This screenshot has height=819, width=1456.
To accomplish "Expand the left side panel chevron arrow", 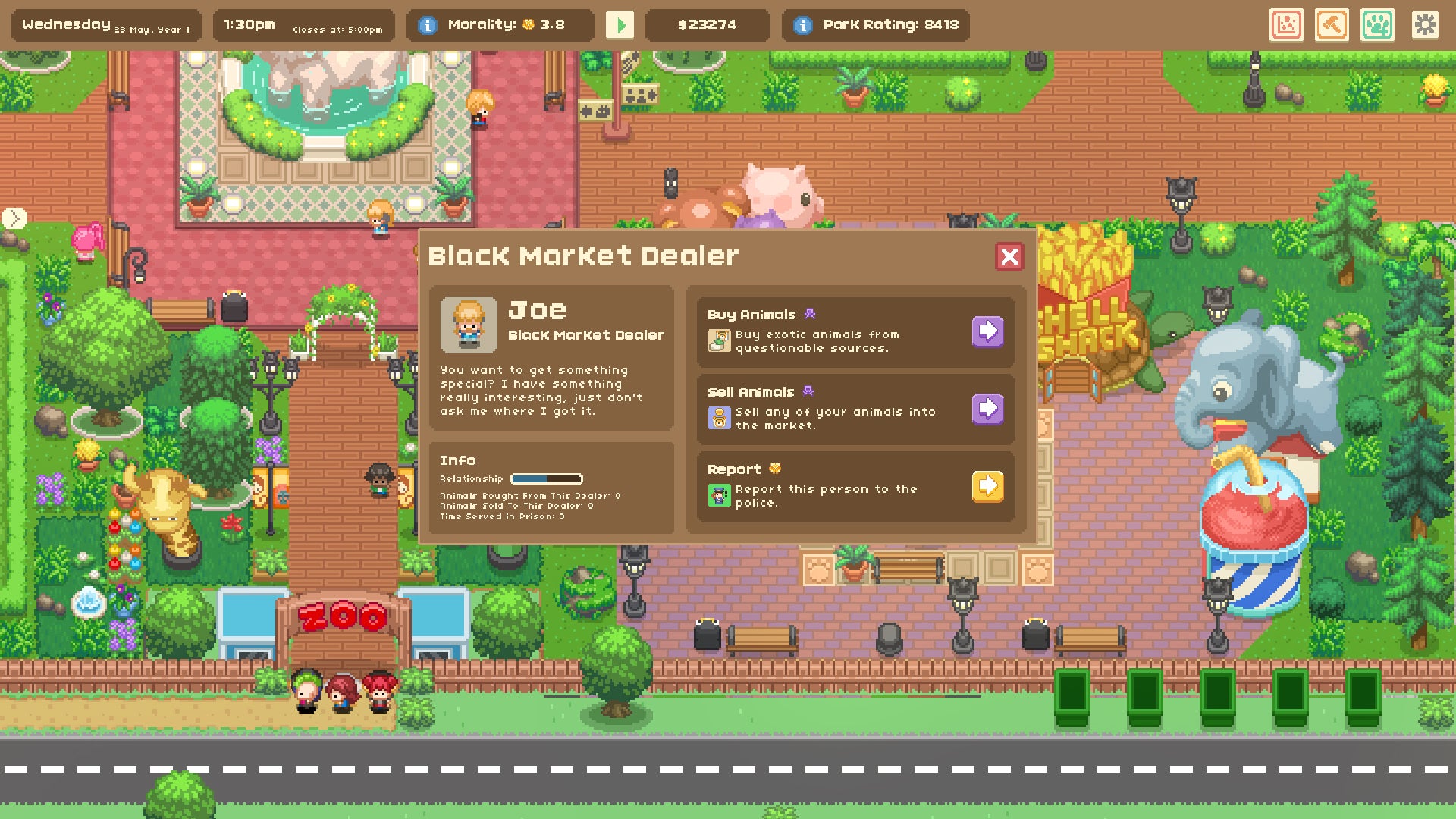I will (x=14, y=218).
